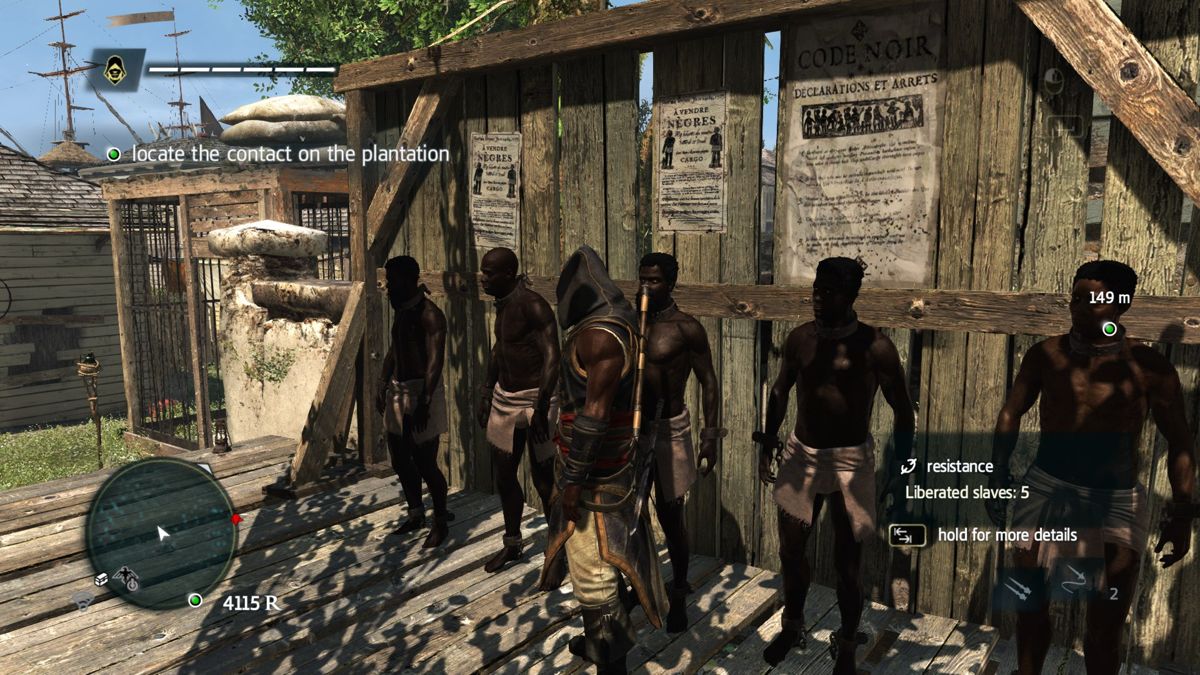Click the treasure chest icon on the minimap

click(x=102, y=578)
